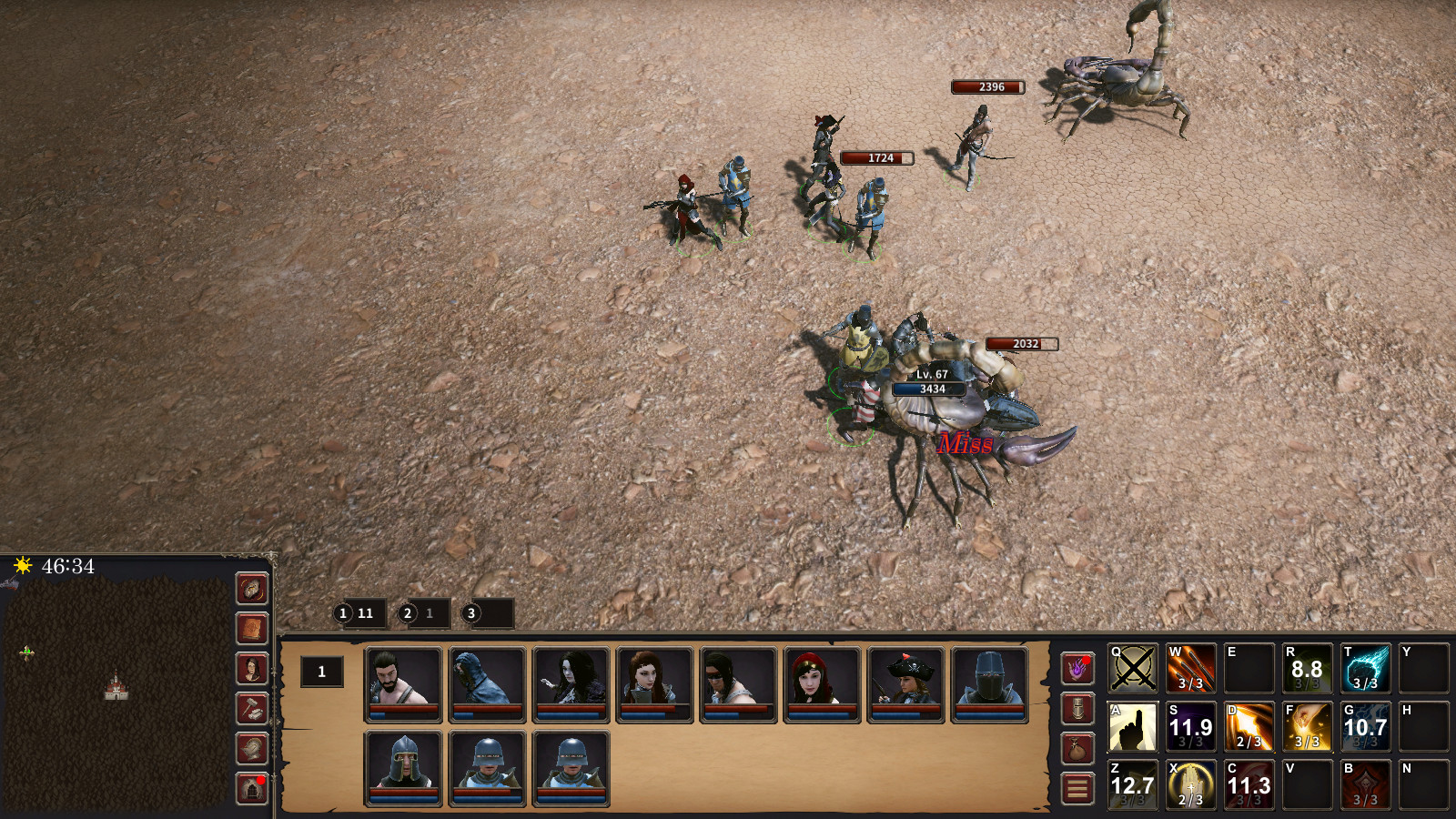Click the woman portrait icon in the left sidebar
Image resolution: width=1456 pixels, height=819 pixels.
pyautogui.click(x=252, y=668)
